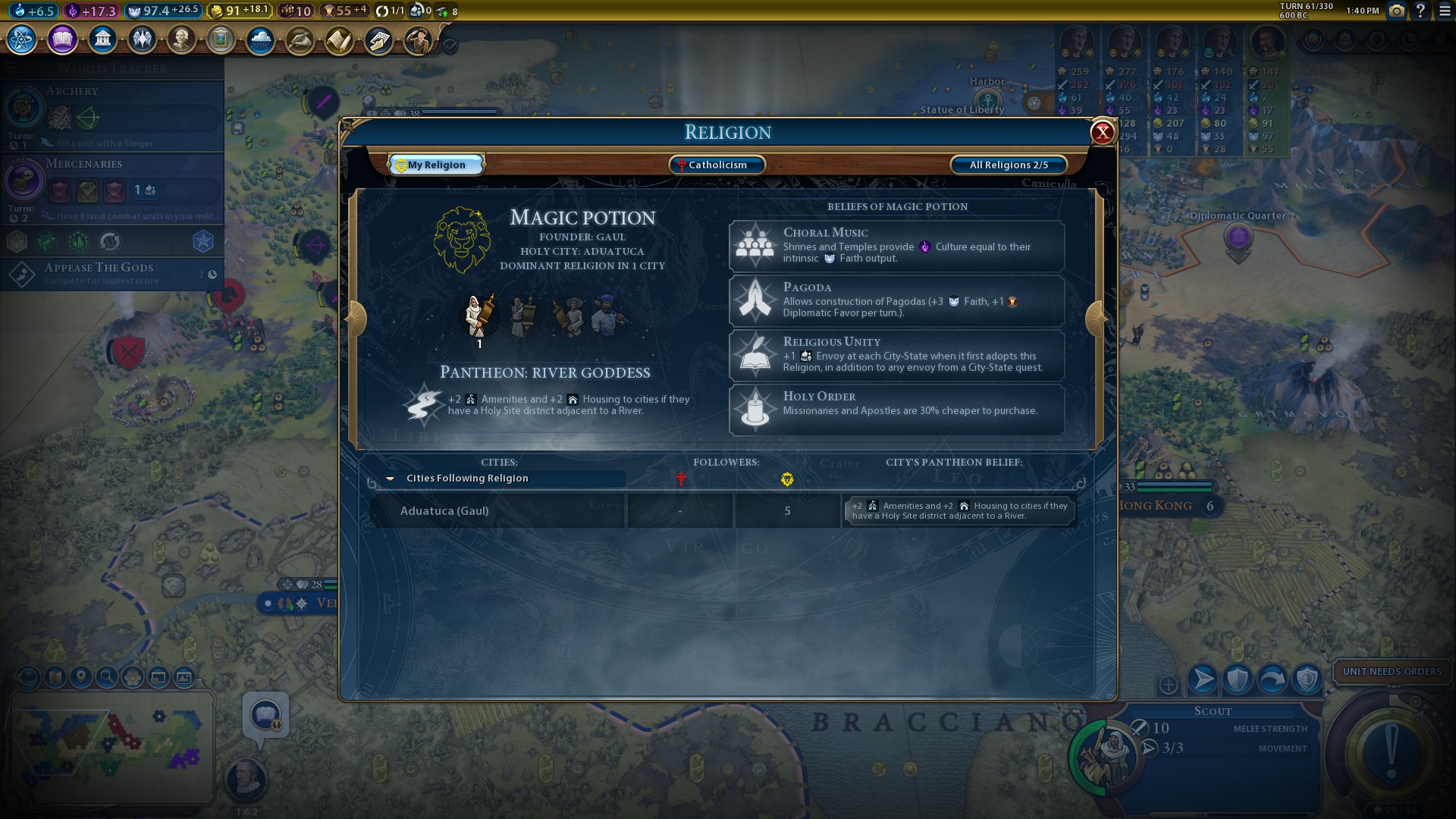
Task: Show the All Religions 2/5 tab
Action: 1008,165
